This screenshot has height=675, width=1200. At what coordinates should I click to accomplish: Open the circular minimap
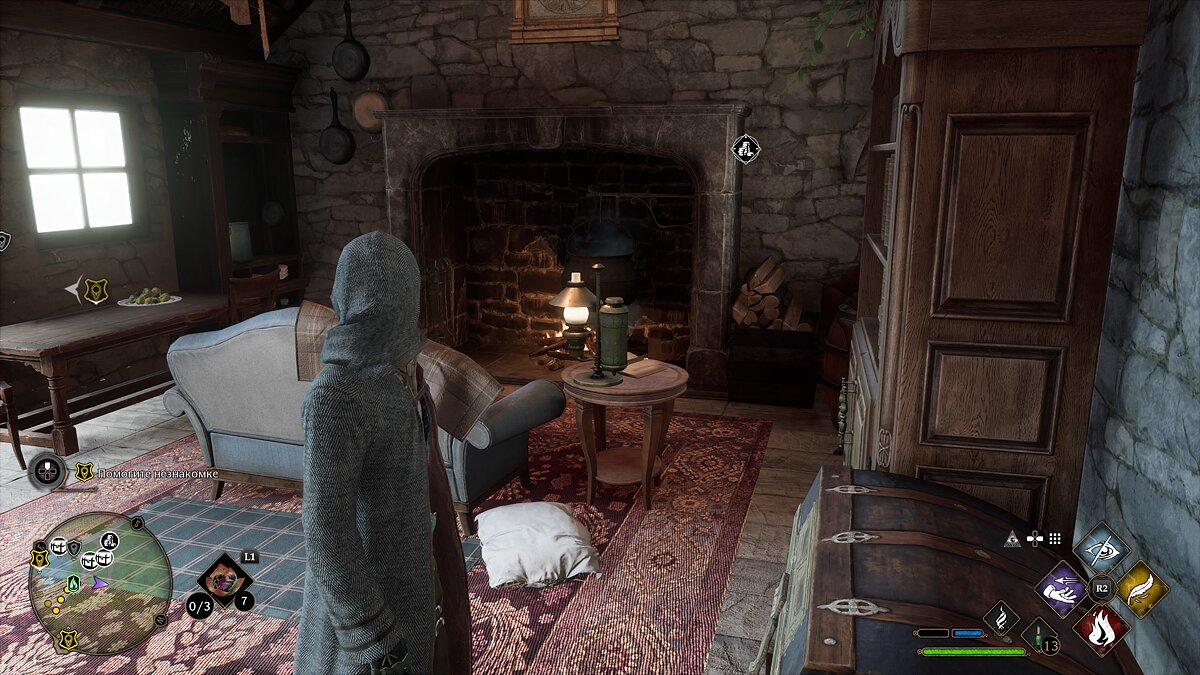pyautogui.click(x=100, y=582)
